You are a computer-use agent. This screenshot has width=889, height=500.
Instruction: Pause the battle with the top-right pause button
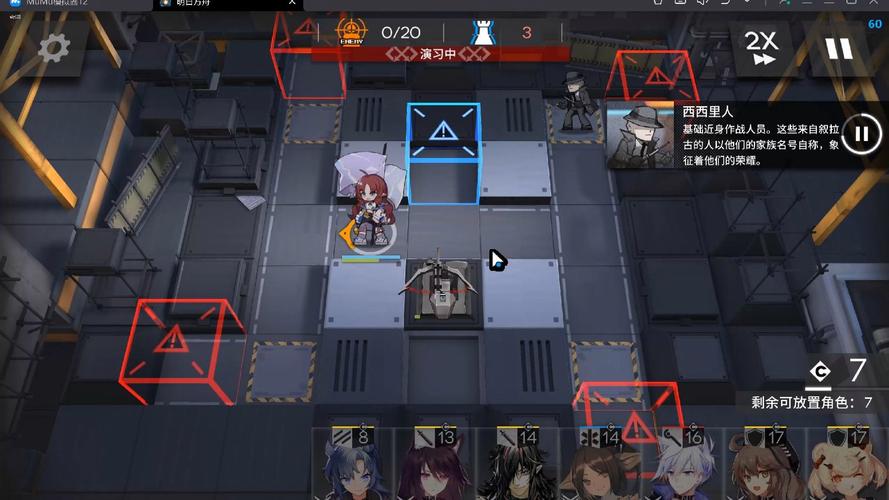(838, 48)
